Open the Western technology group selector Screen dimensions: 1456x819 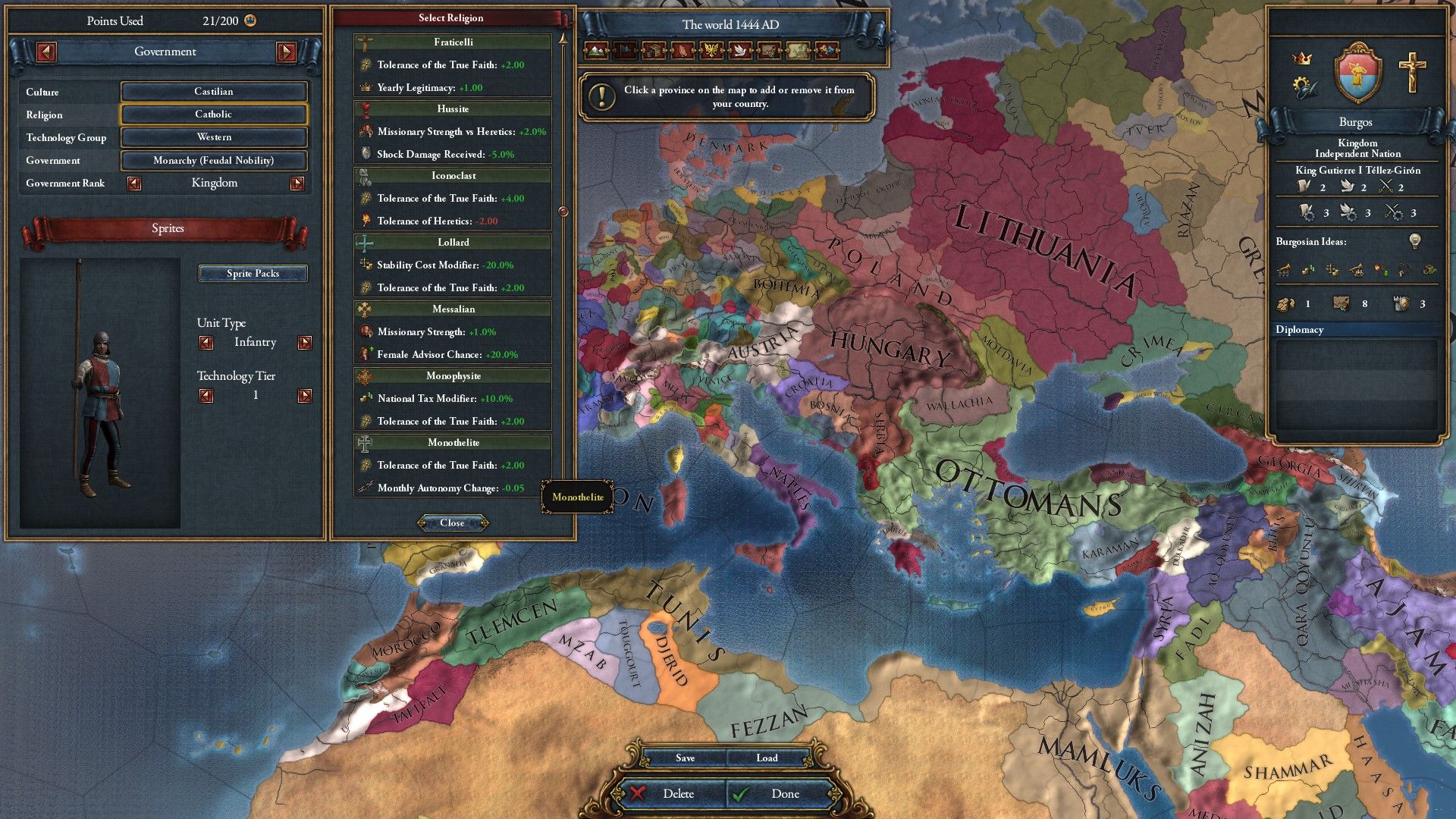point(213,137)
